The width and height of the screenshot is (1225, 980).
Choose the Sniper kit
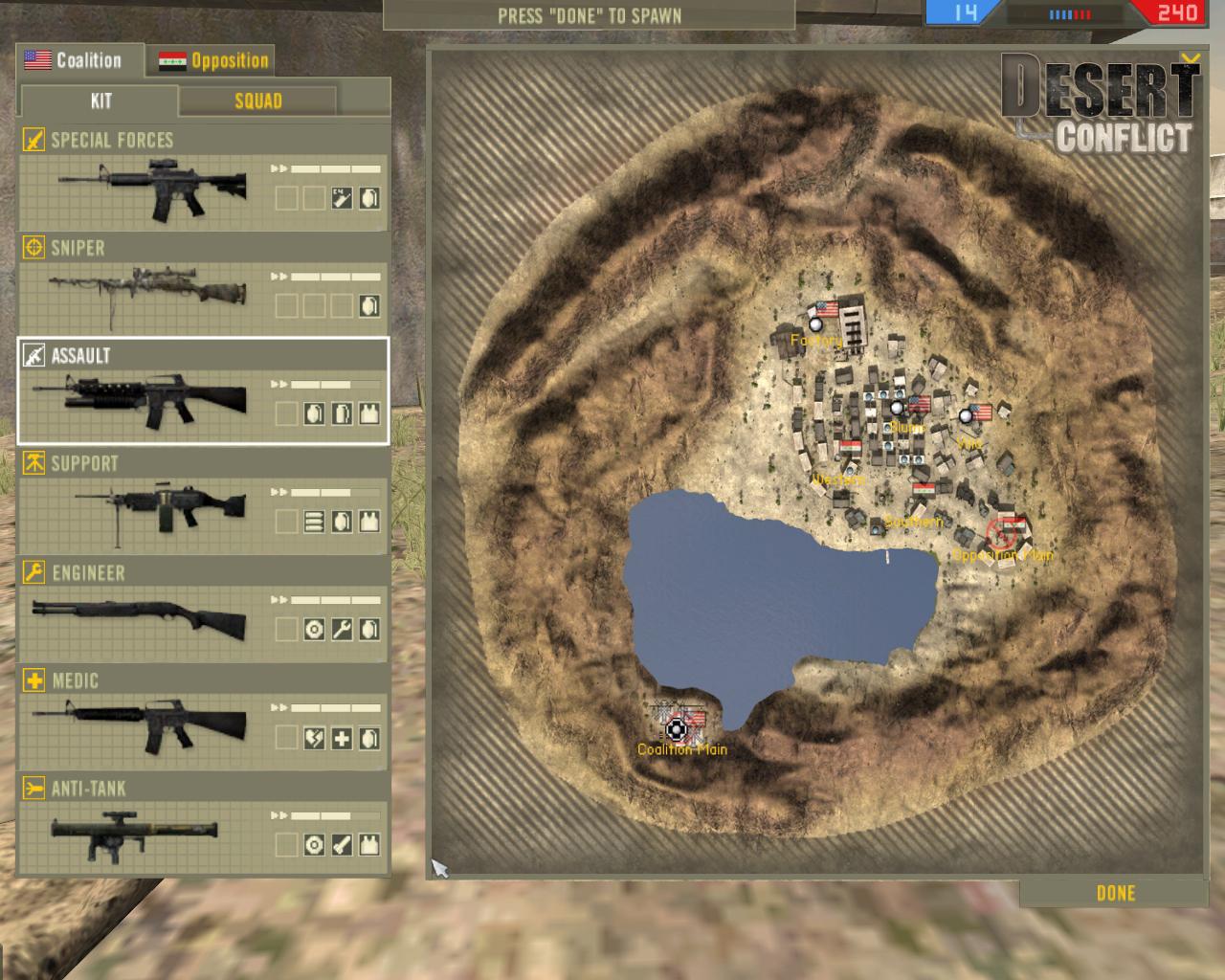203,287
